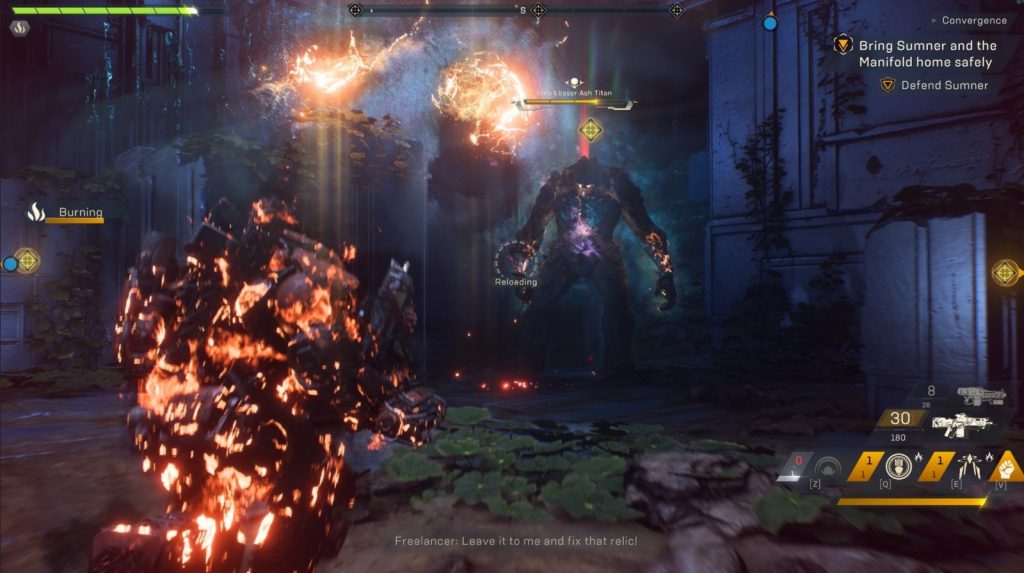Click the flame status badge under health
Screen dimensions: 1024x573
19,28
